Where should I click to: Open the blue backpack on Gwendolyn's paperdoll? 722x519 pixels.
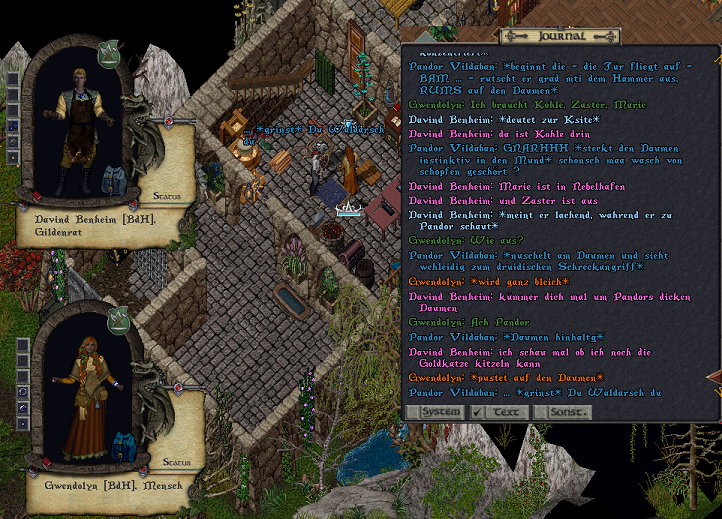[123, 447]
